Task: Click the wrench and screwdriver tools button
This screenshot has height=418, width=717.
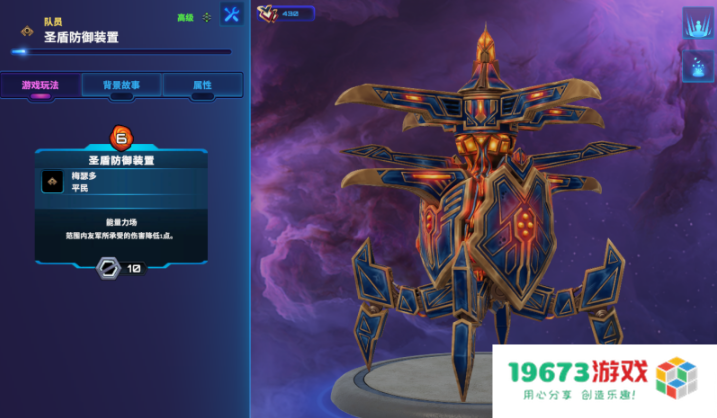Action: click(232, 15)
